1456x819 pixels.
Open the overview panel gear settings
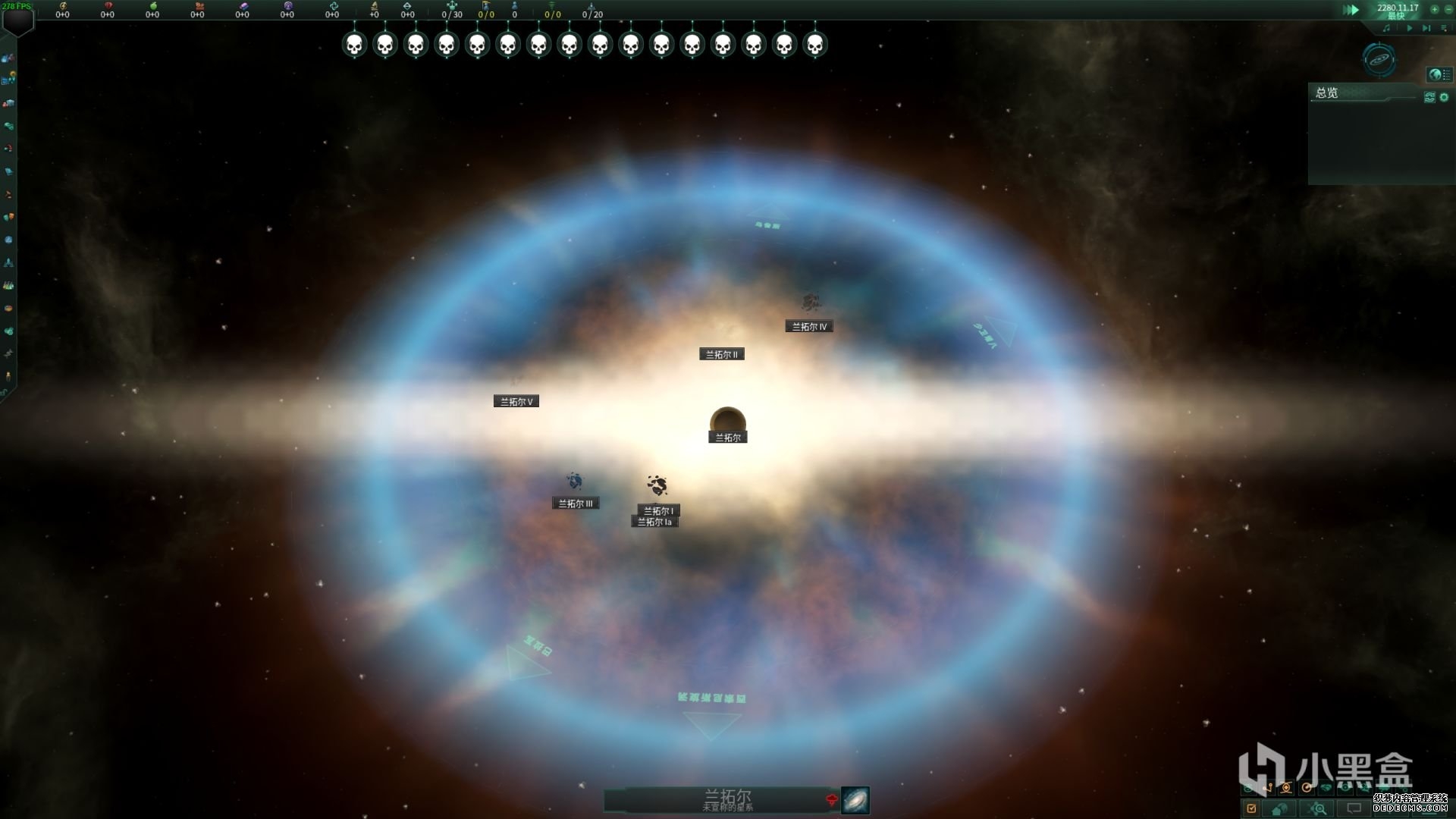coord(1444,97)
